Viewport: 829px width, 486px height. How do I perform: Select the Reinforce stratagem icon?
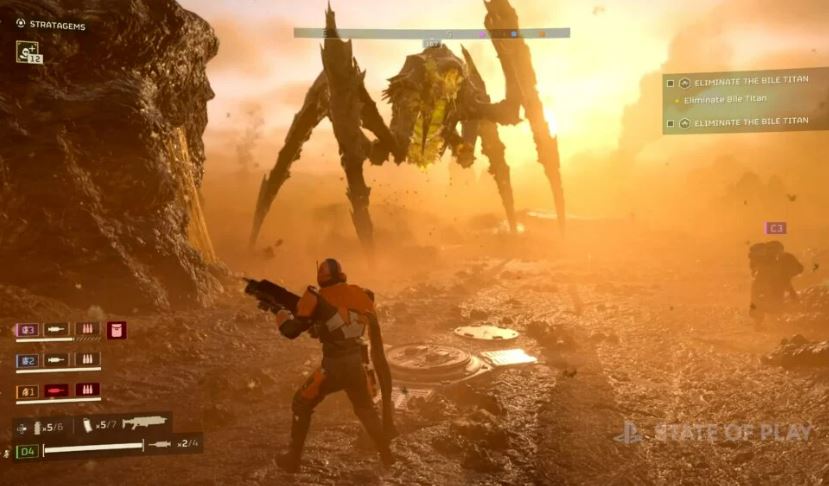pos(28,51)
